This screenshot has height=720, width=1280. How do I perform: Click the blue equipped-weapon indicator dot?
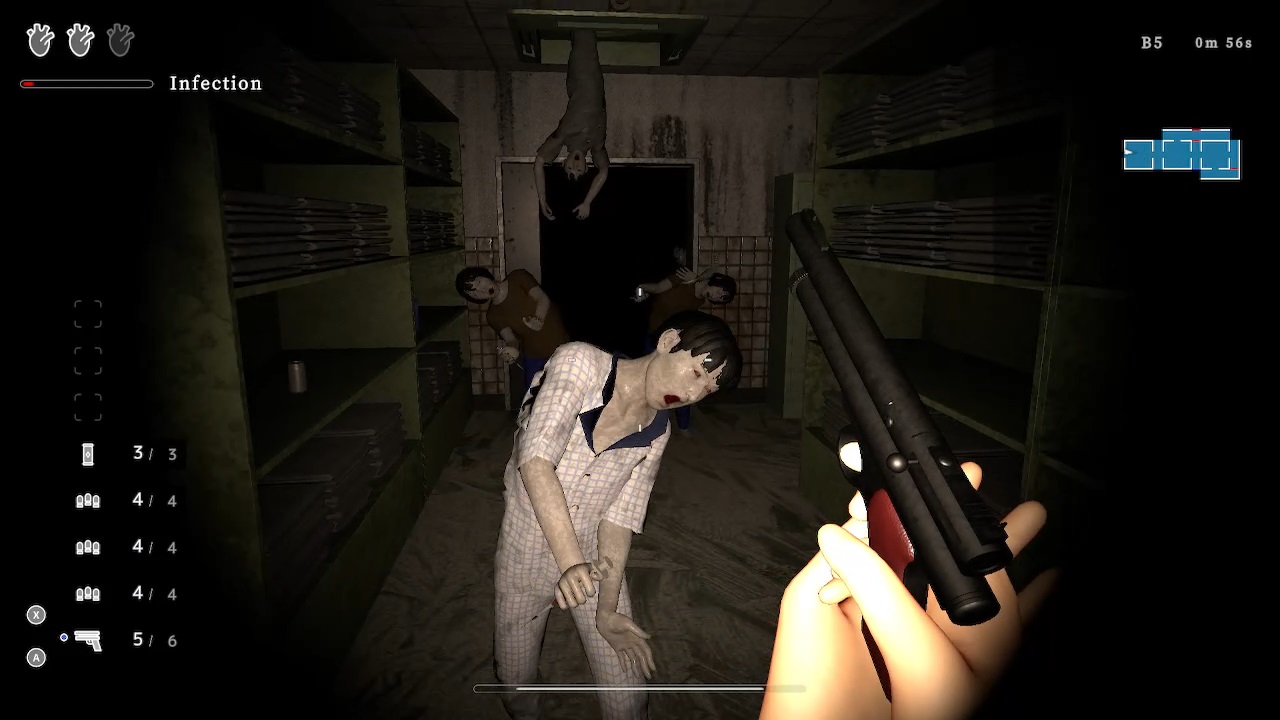pos(64,636)
